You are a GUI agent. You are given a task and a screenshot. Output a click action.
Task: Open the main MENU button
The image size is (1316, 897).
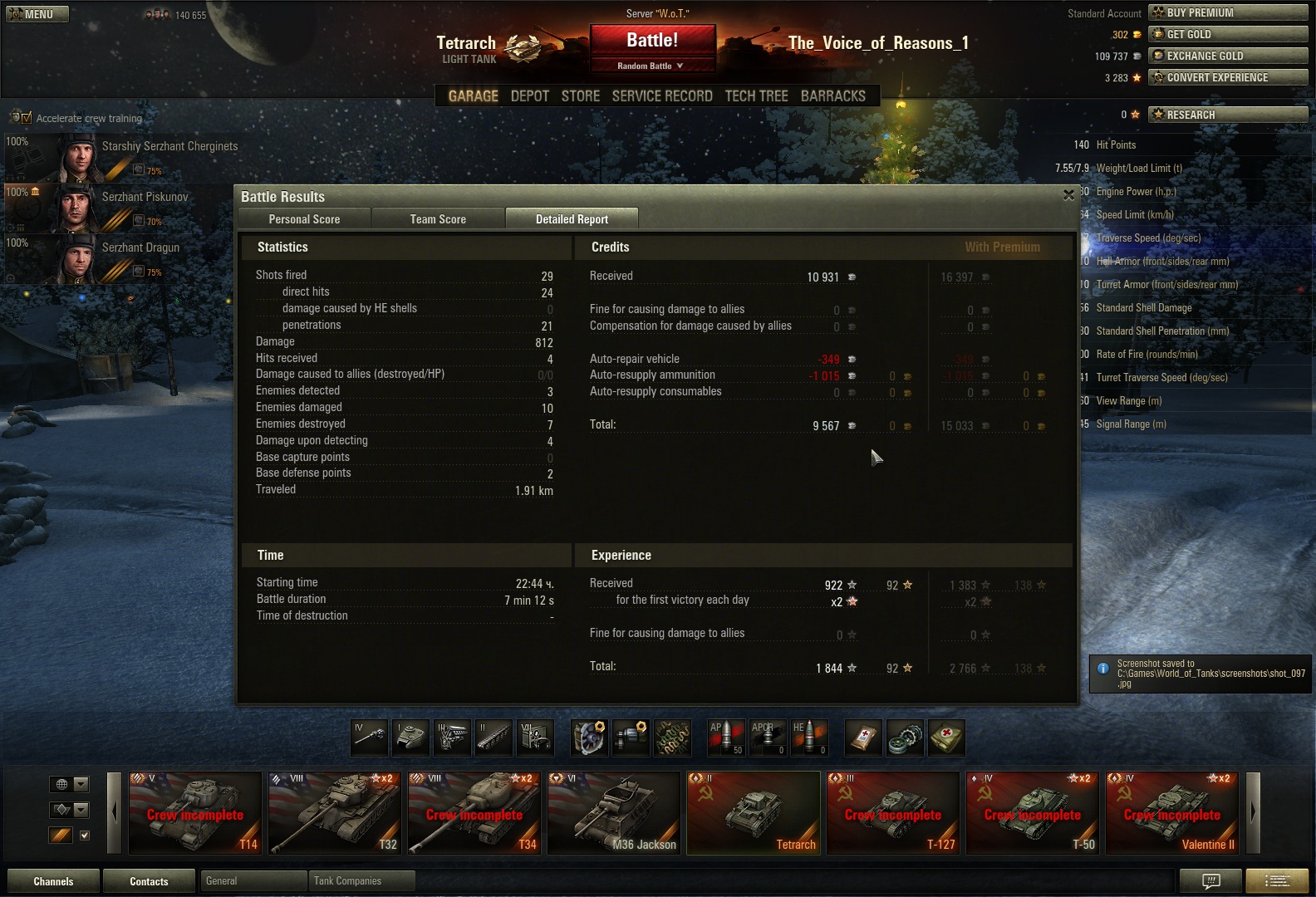tap(37, 14)
